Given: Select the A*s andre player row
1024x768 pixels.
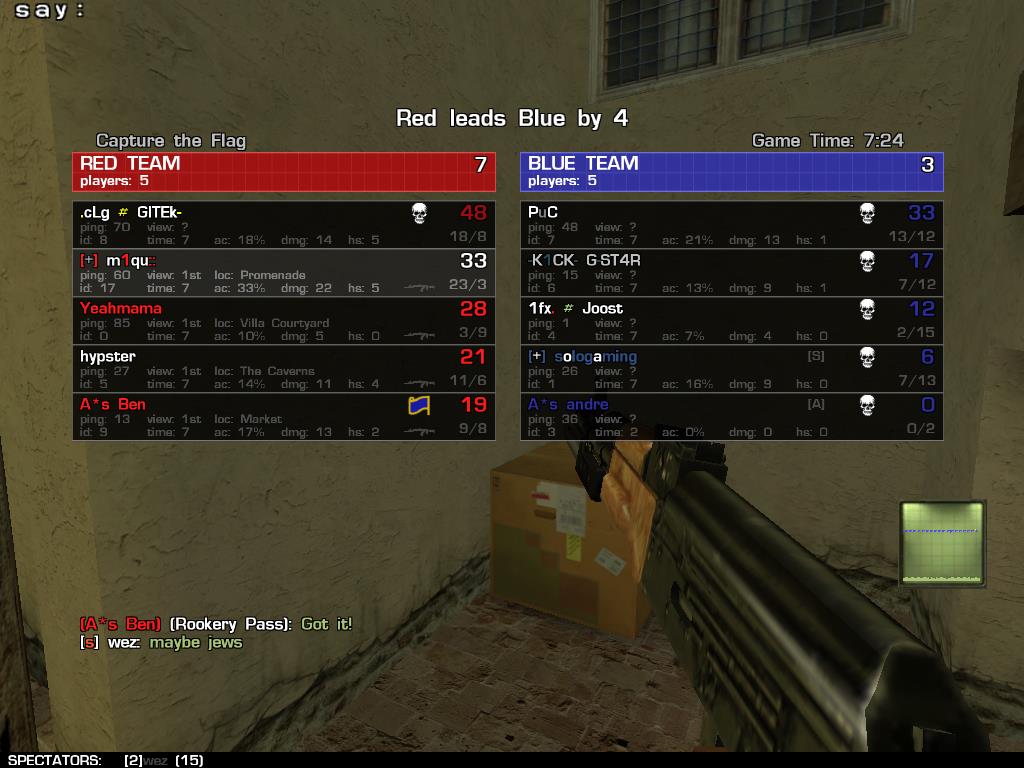Looking at the screenshot, I should tap(731, 417).
